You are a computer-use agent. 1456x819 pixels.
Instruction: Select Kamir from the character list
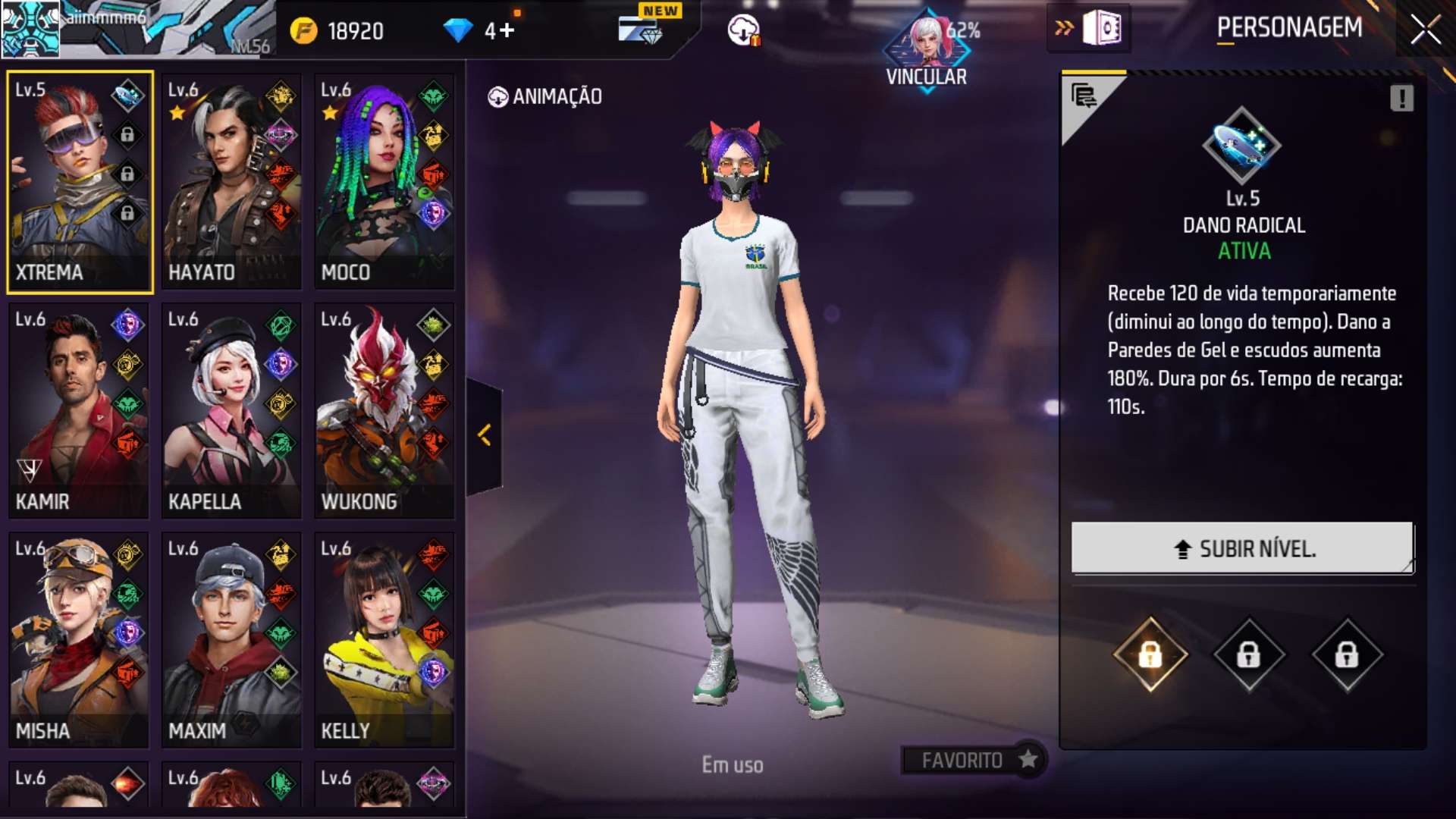point(79,411)
